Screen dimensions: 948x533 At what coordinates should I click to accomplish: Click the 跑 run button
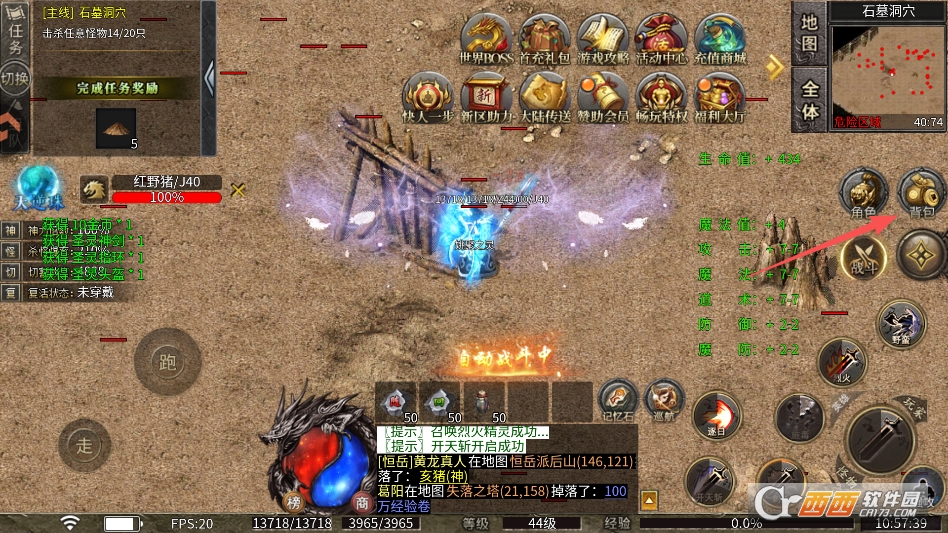168,360
